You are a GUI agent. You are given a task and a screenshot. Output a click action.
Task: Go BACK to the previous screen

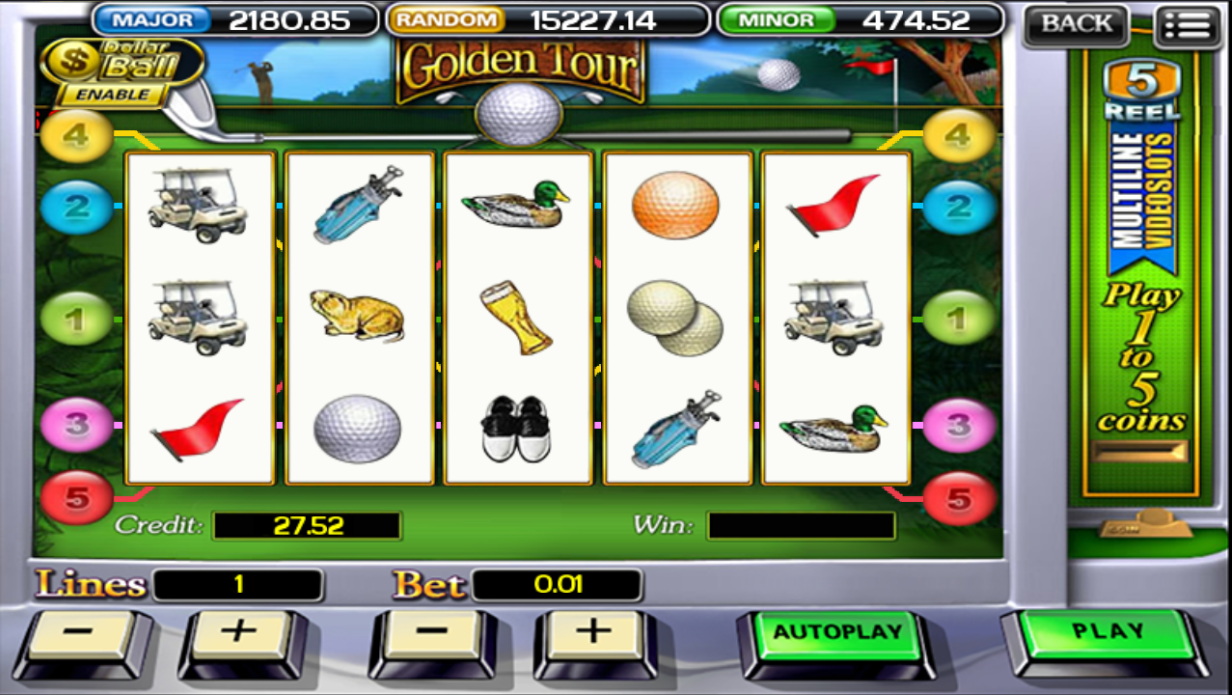click(x=1076, y=24)
